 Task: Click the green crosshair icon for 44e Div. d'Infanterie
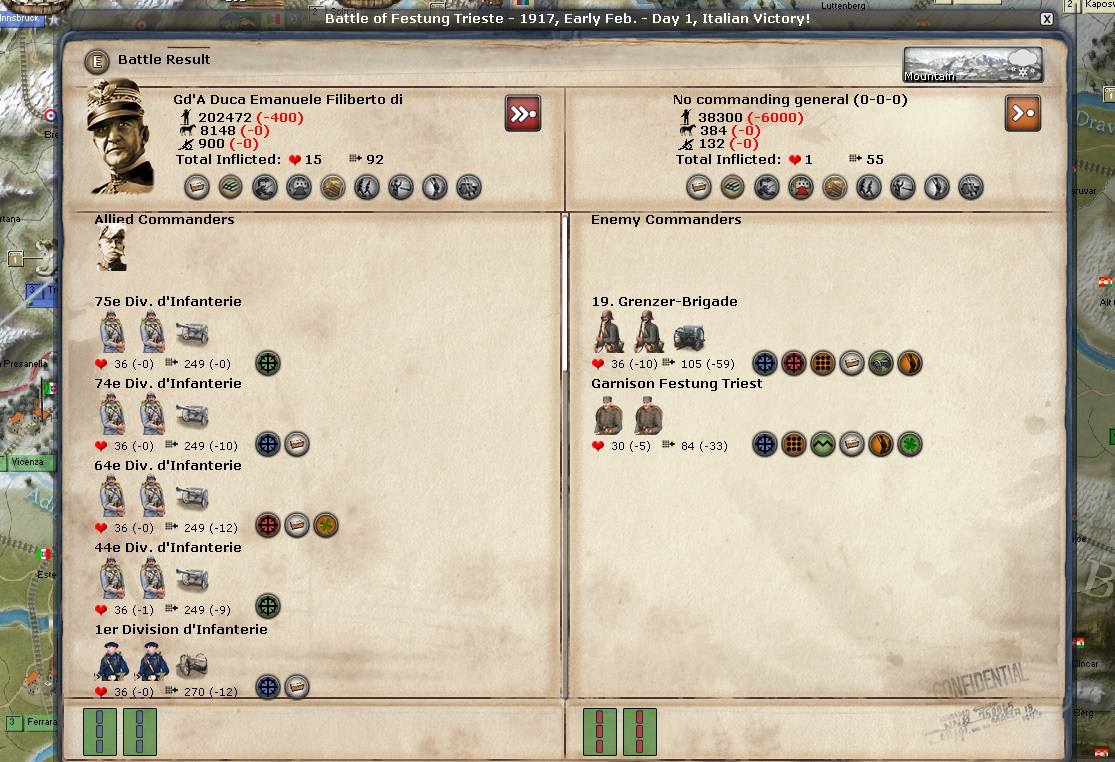(x=267, y=606)
